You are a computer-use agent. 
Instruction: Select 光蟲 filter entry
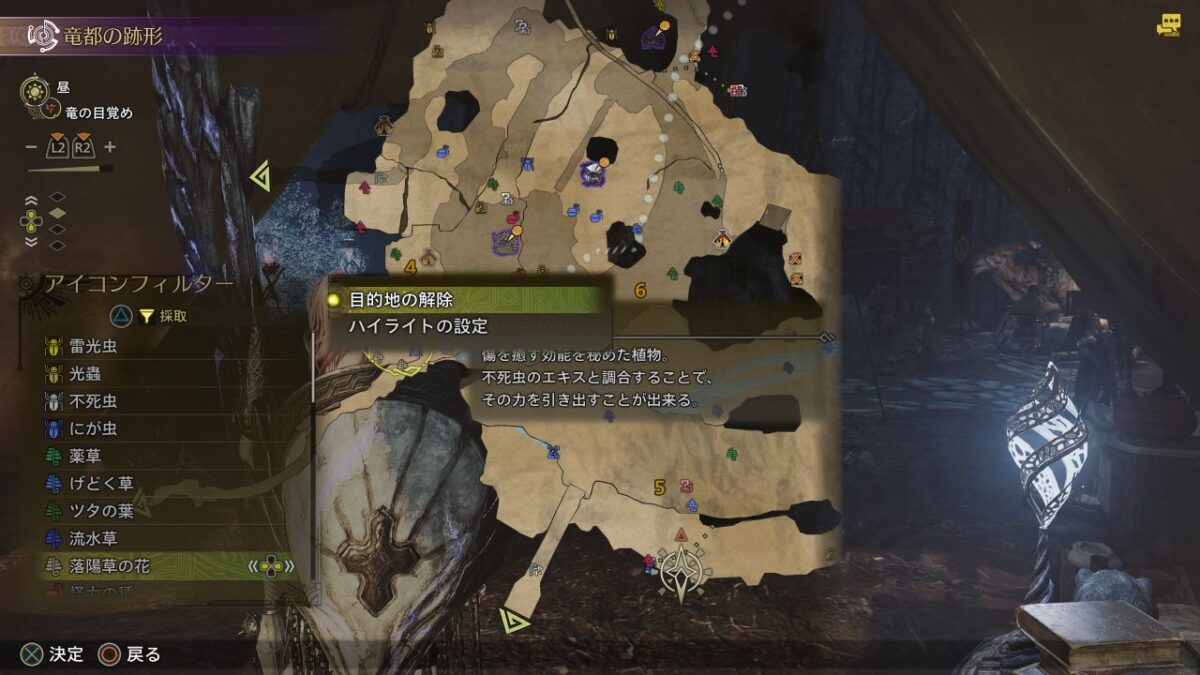(x=85, y=374)
